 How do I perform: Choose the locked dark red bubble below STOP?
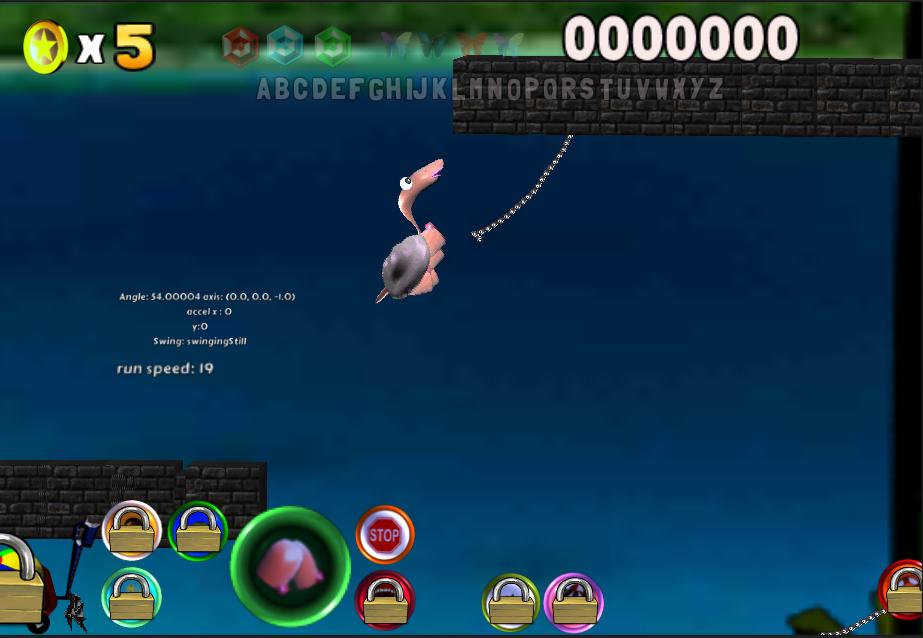coord(384,600)
